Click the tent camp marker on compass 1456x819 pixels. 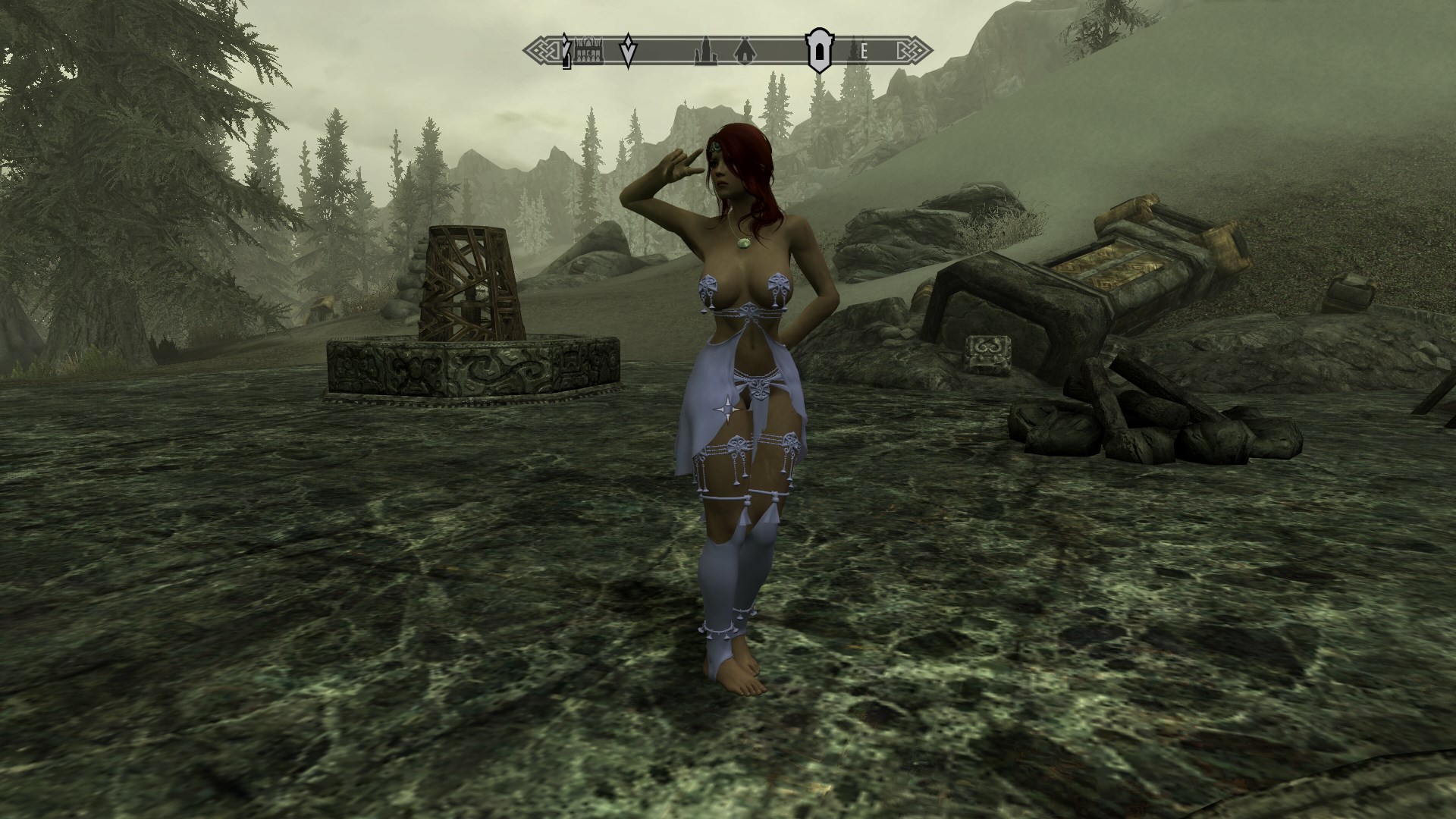coord(743,52)
